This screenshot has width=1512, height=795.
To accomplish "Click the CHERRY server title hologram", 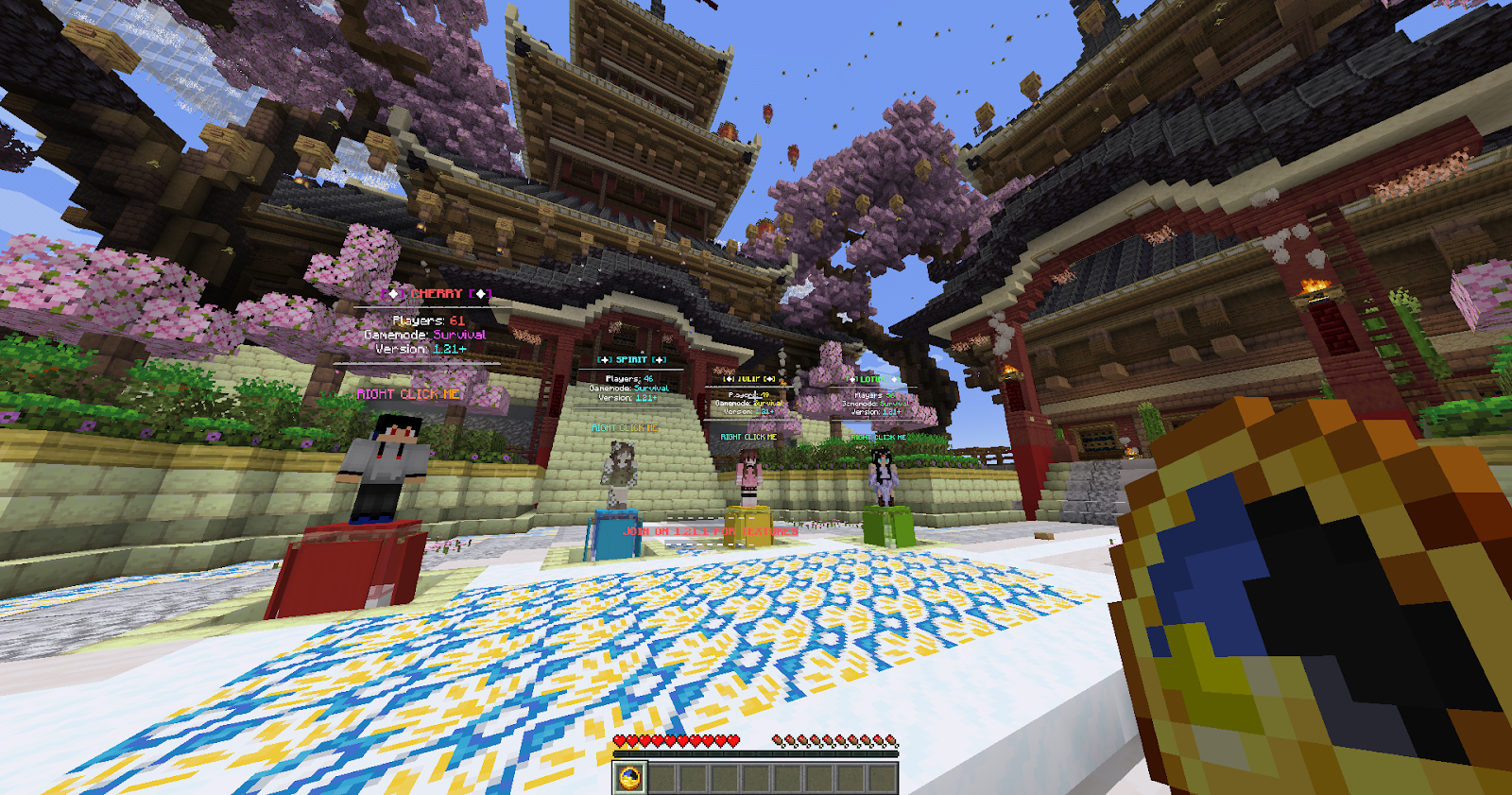I will [x=435, y=293].
